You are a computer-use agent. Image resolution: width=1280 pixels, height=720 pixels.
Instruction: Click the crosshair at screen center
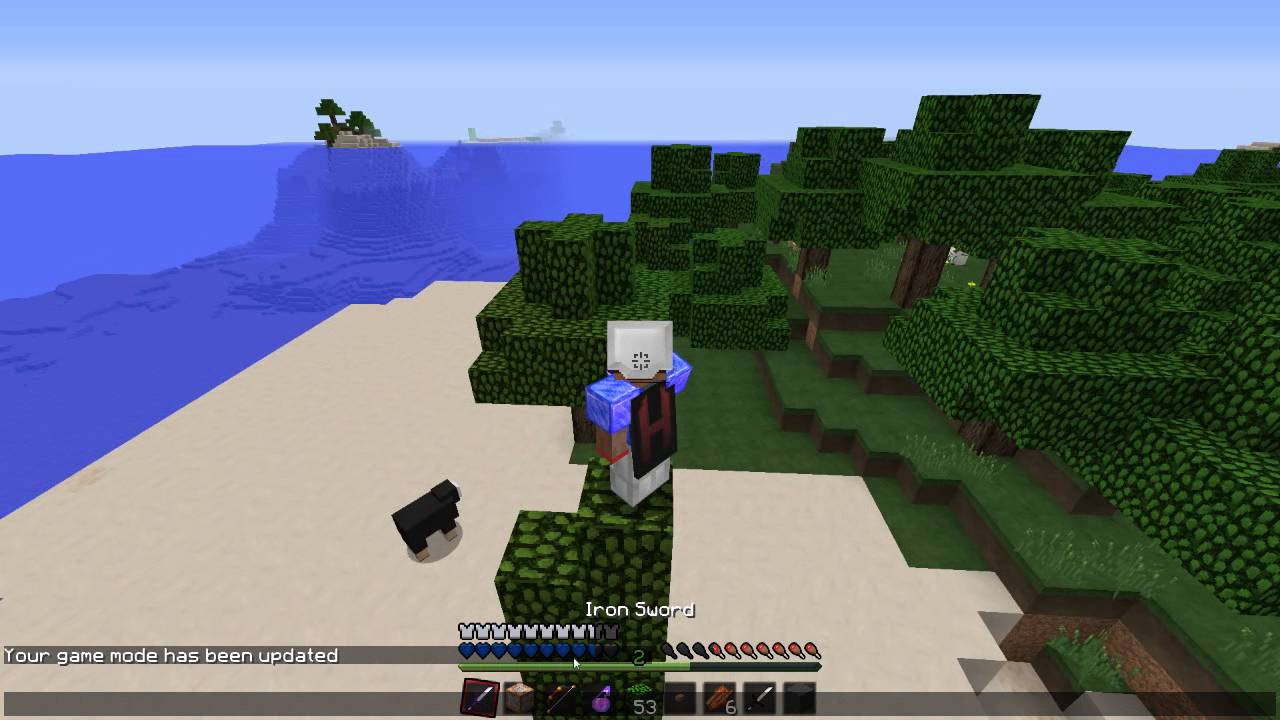click(x=640, y=360)
